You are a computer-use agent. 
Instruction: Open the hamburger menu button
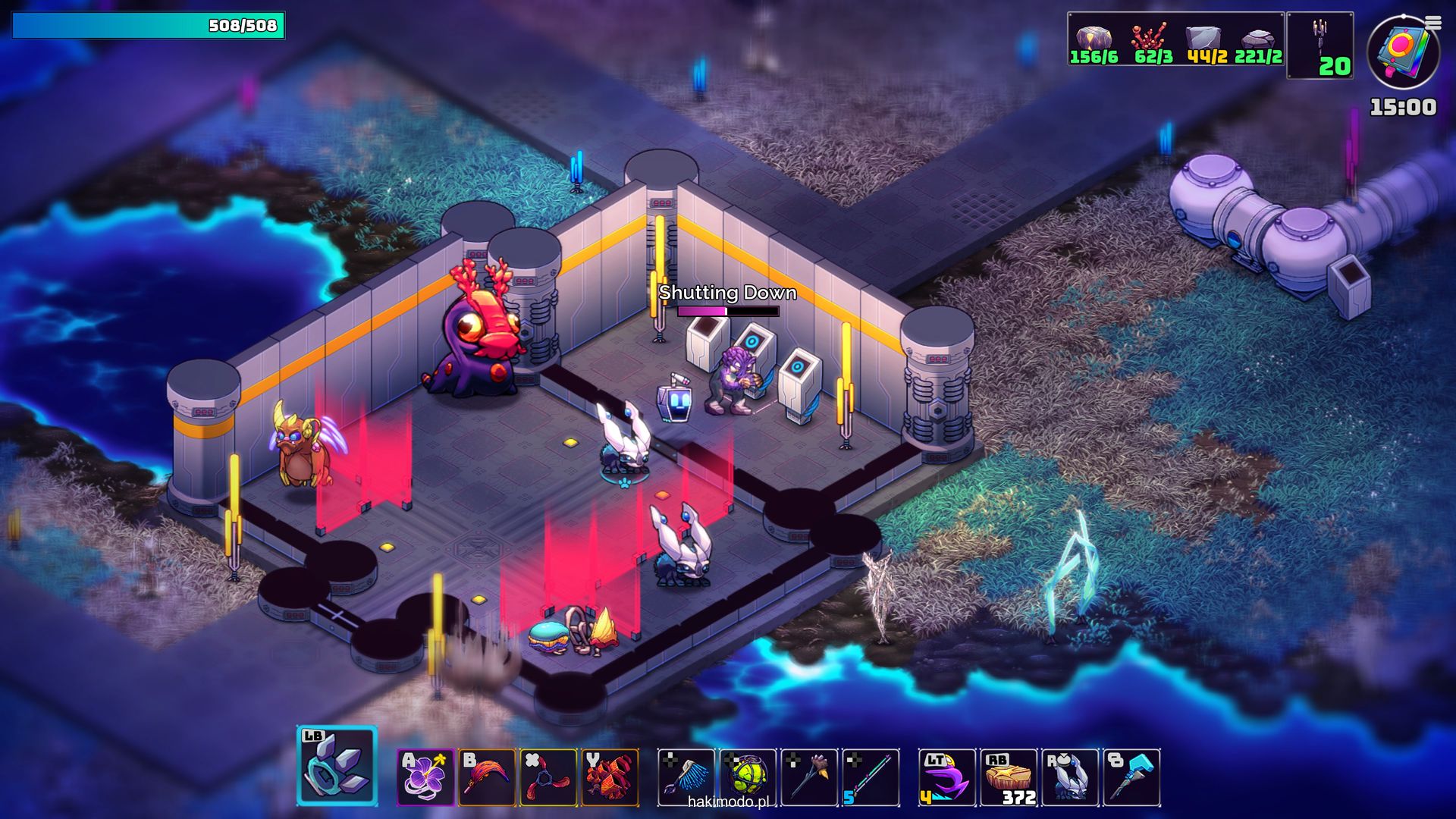click(x=1433, y=24)
